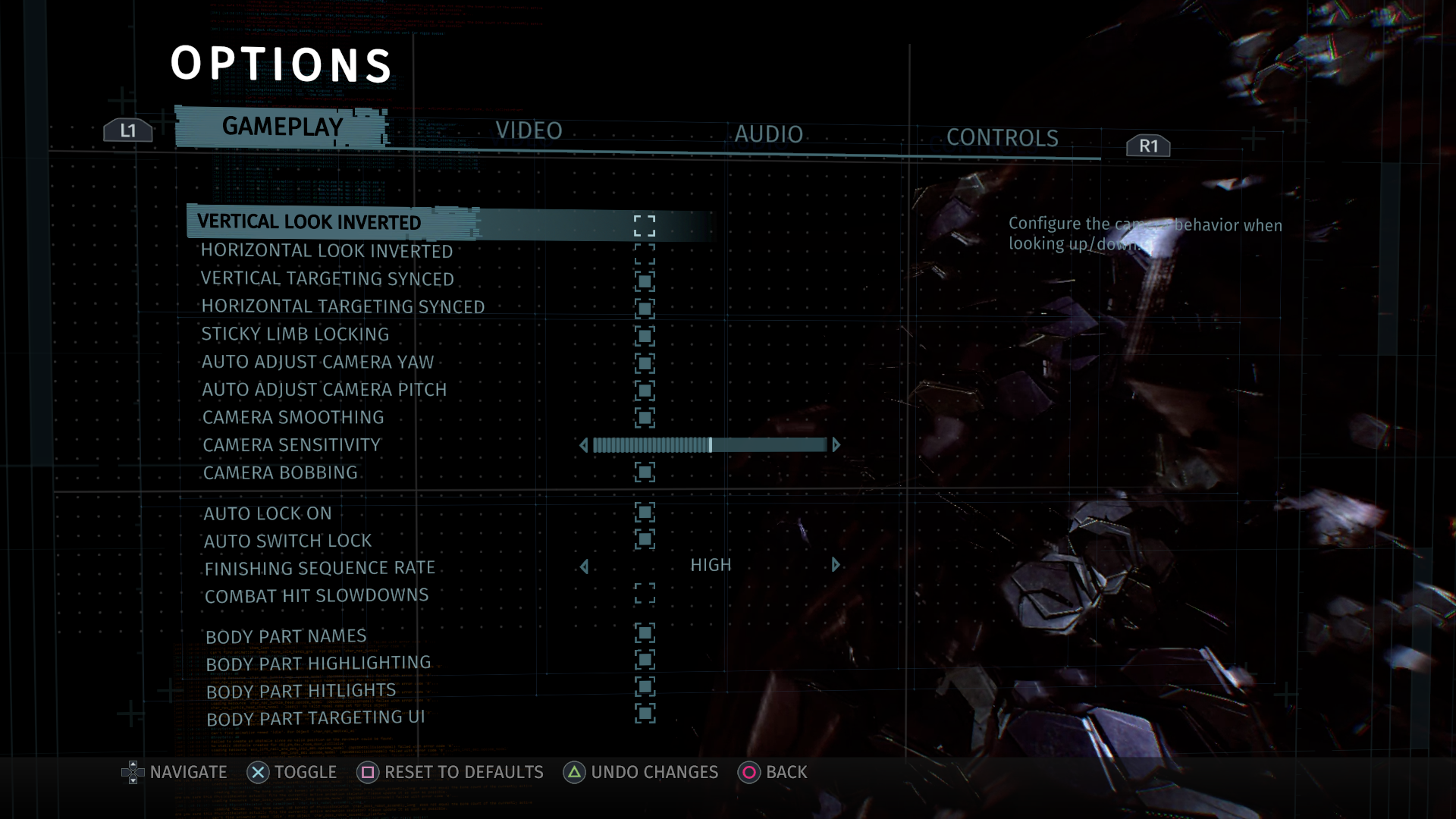The image size is (1456, 819).
Task: Open the Audio tab
Action: point(768,134)
